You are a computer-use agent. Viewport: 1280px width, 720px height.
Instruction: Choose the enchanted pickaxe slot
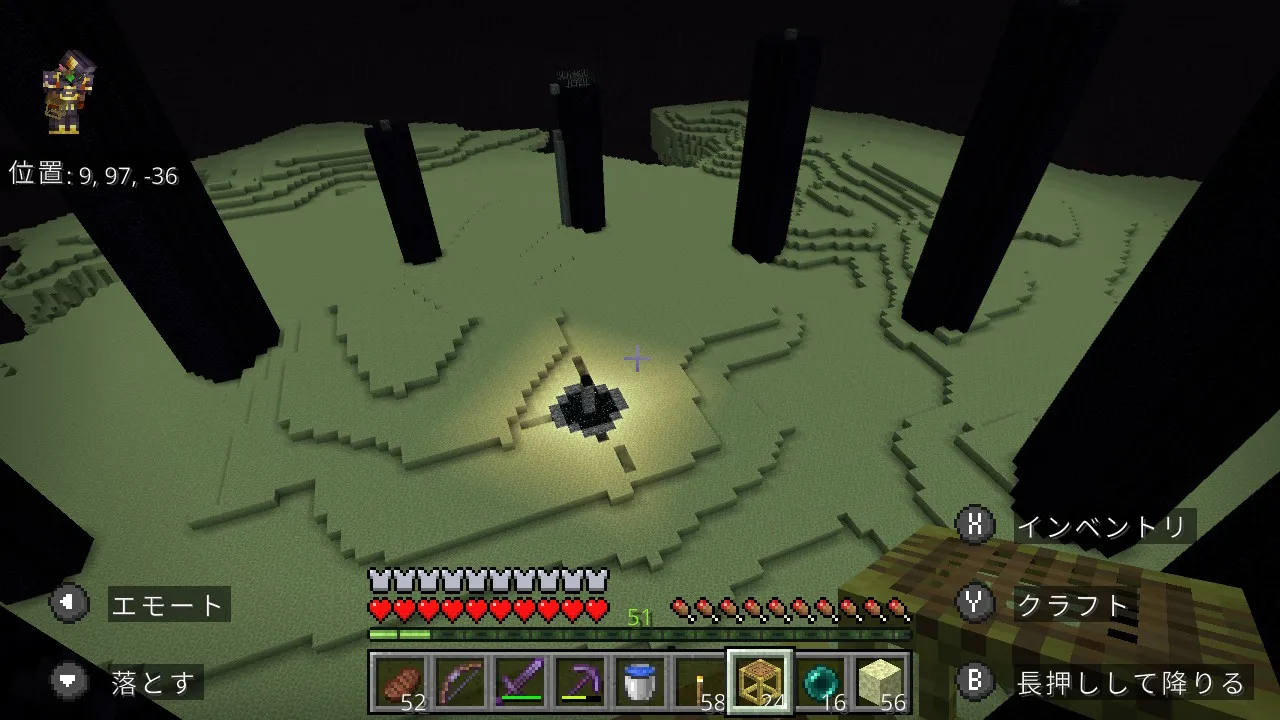tap(580, 683)
